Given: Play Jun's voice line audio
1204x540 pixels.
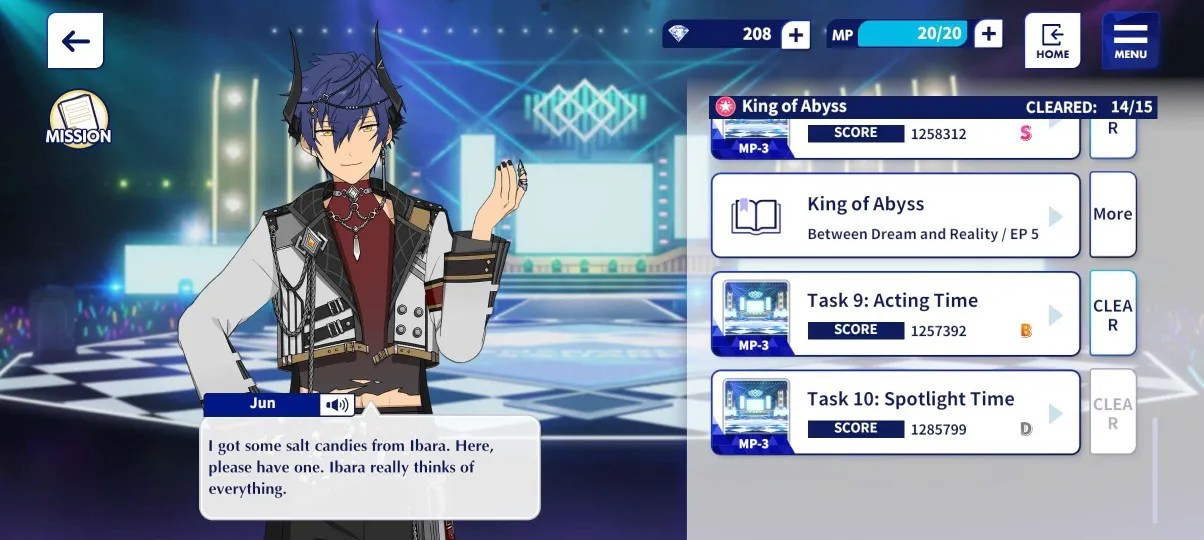Looking at the screenshot, I should pyautogui.click(x=337, y=405).
